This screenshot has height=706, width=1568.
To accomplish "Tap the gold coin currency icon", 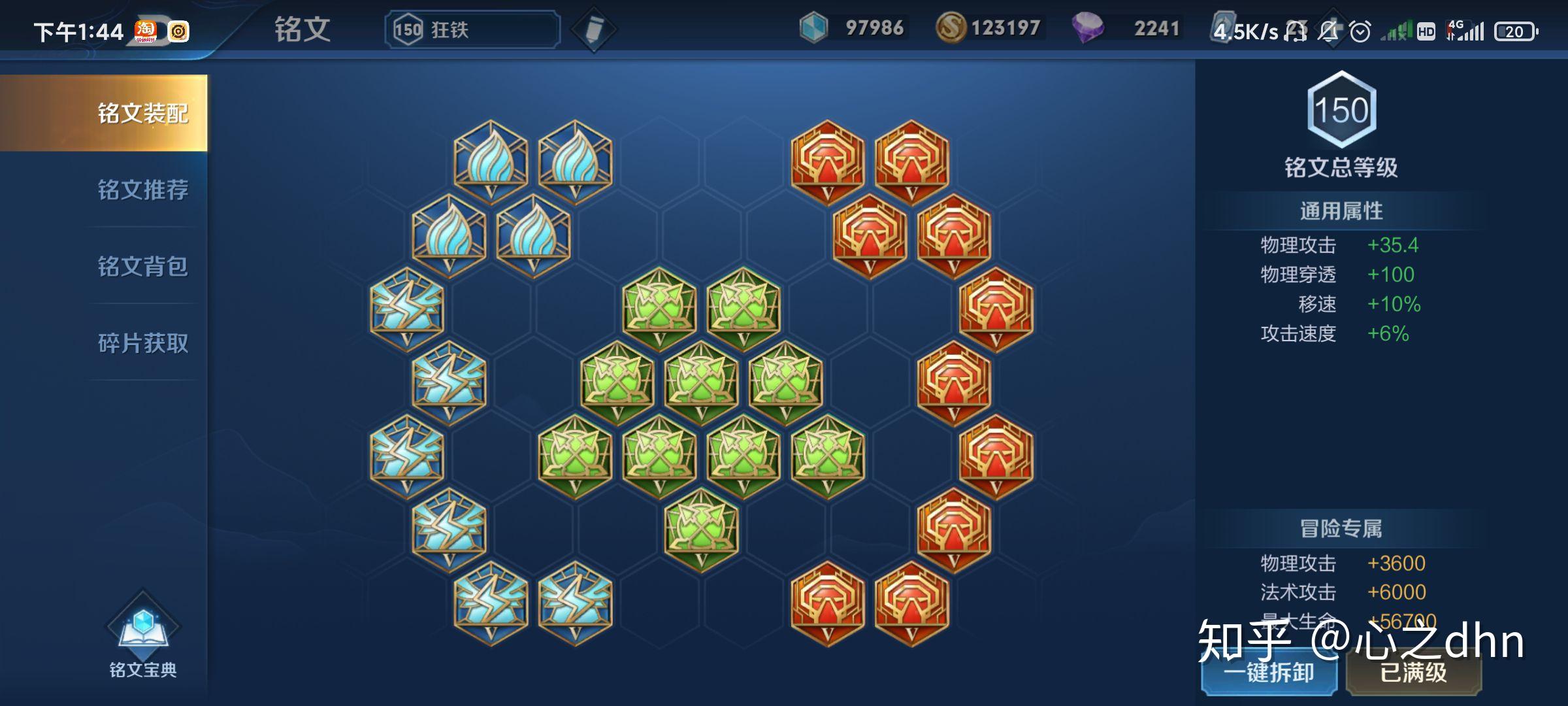I will point(951,28).
